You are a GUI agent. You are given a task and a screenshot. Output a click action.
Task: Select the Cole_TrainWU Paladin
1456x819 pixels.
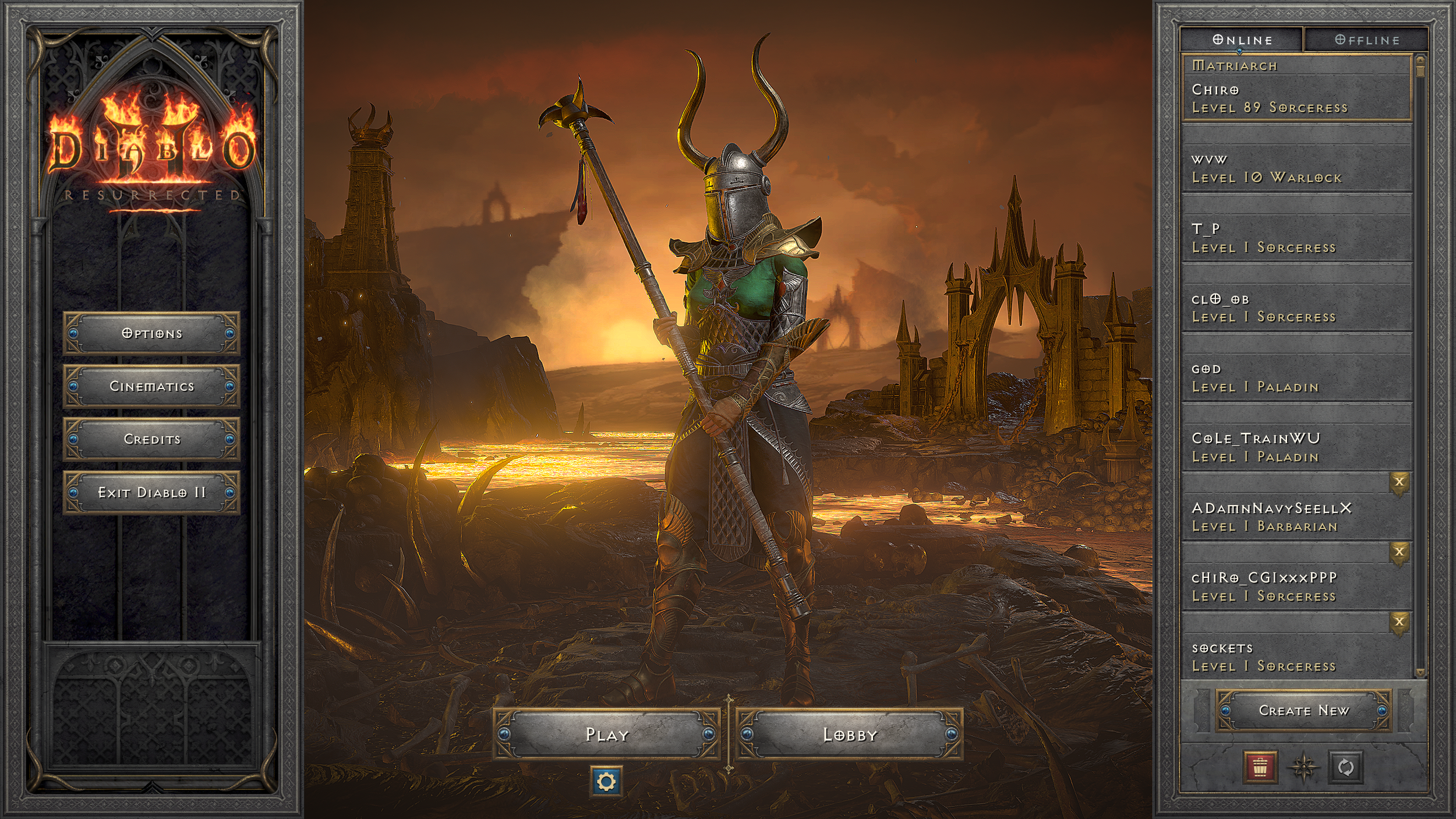click(1296, 447)
